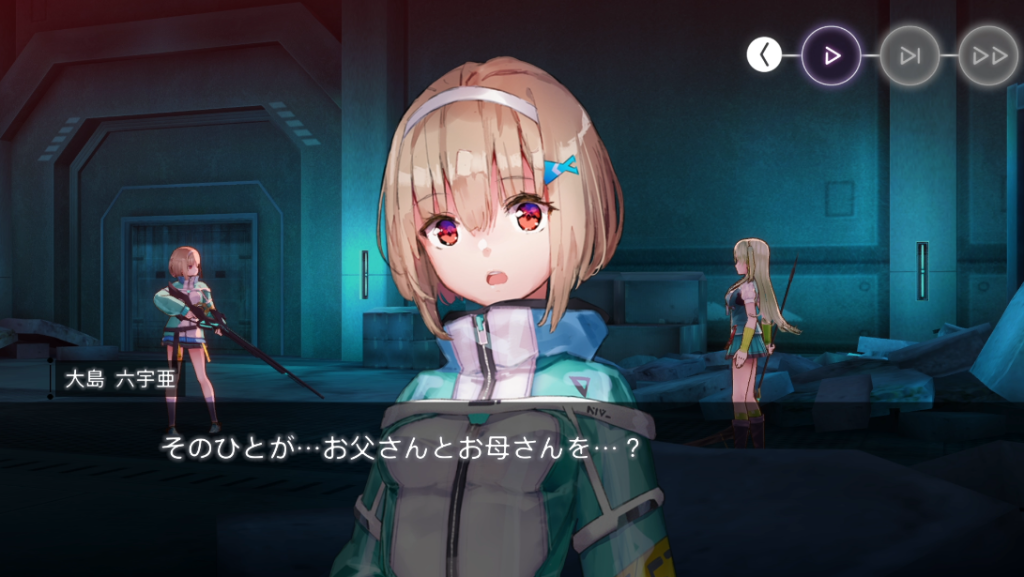Image resolution: width=1024 pixels, height=577 pixels.
Task: Toggle auto-play with the play triangle button
Action: (831, 55)
